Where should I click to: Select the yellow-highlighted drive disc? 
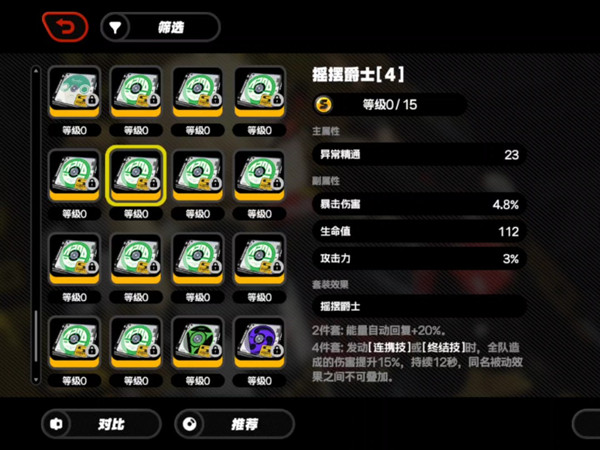coord(136,176)
